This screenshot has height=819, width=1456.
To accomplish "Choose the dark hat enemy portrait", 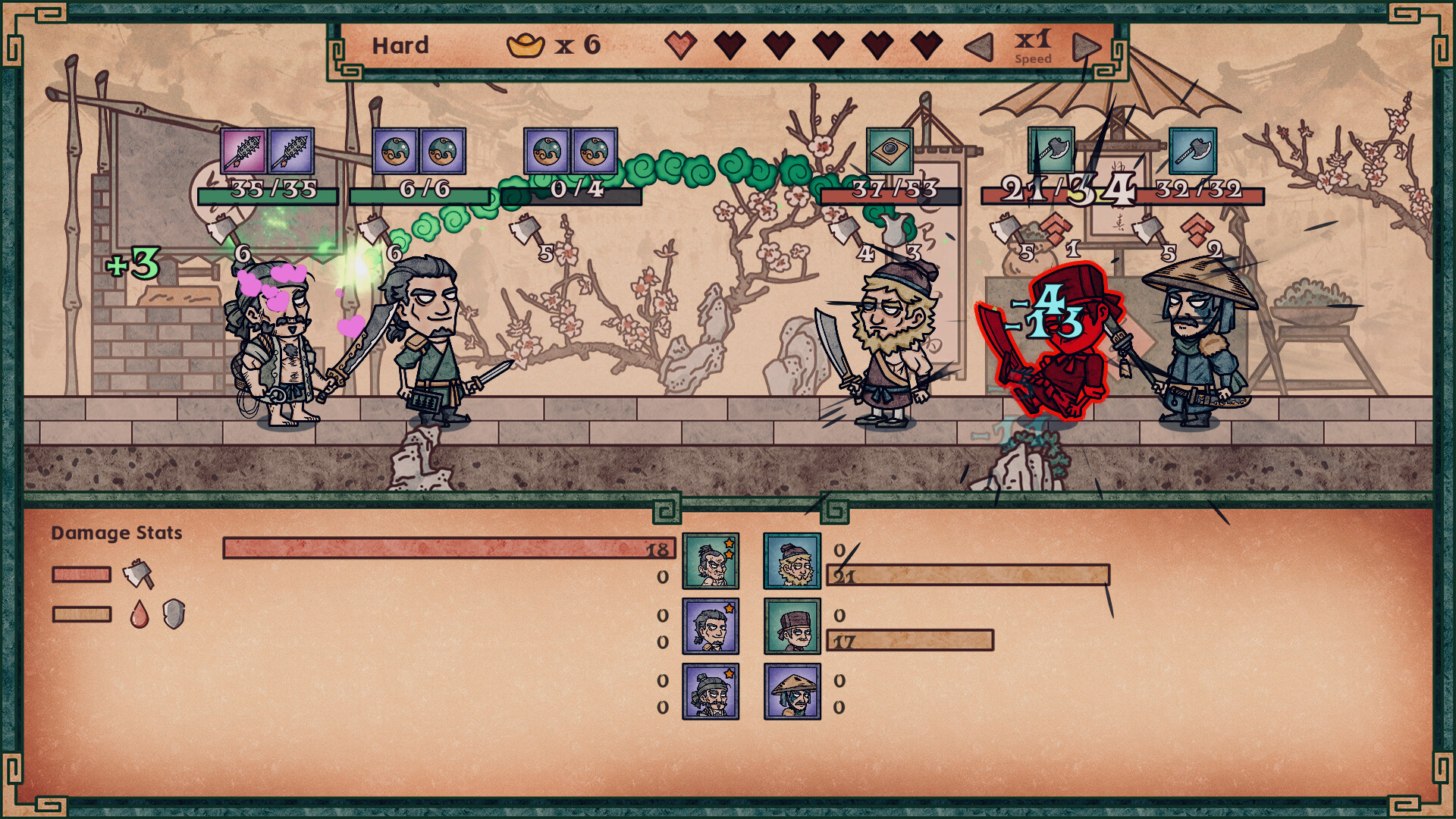I will click(x=792, y=626).
